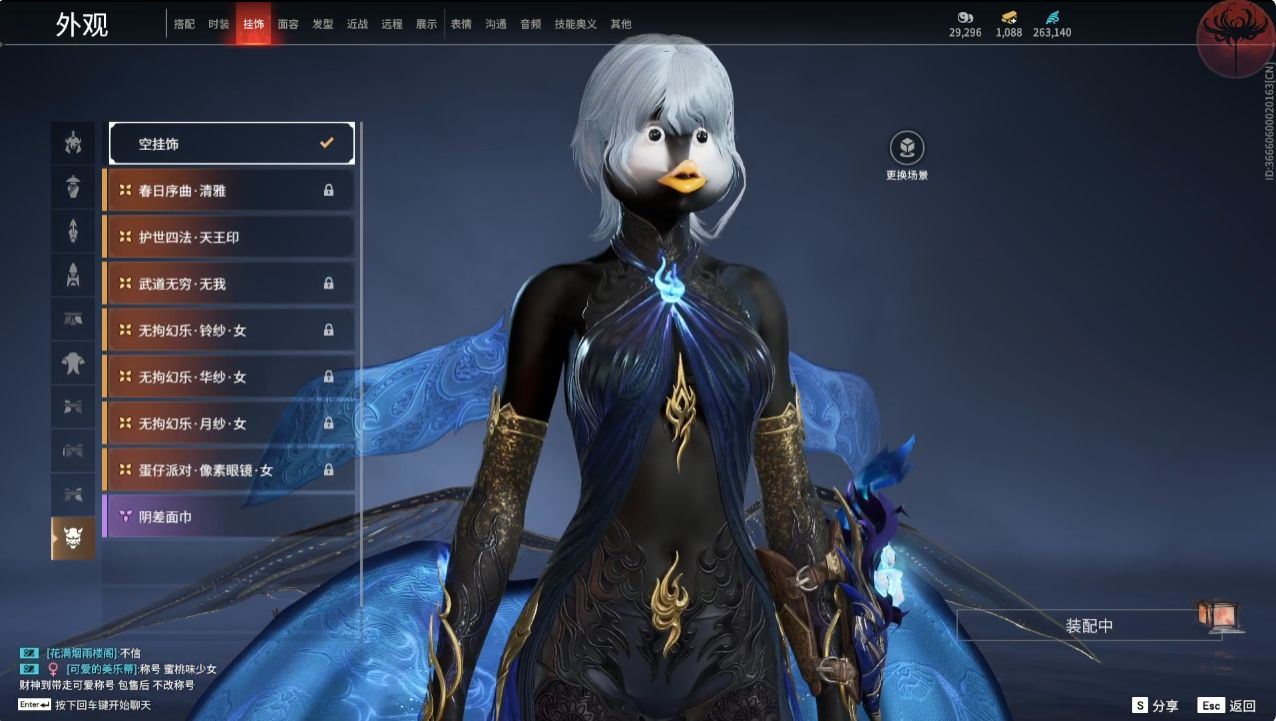
Task: Switch to the 表情 tab
Action: 461,24
